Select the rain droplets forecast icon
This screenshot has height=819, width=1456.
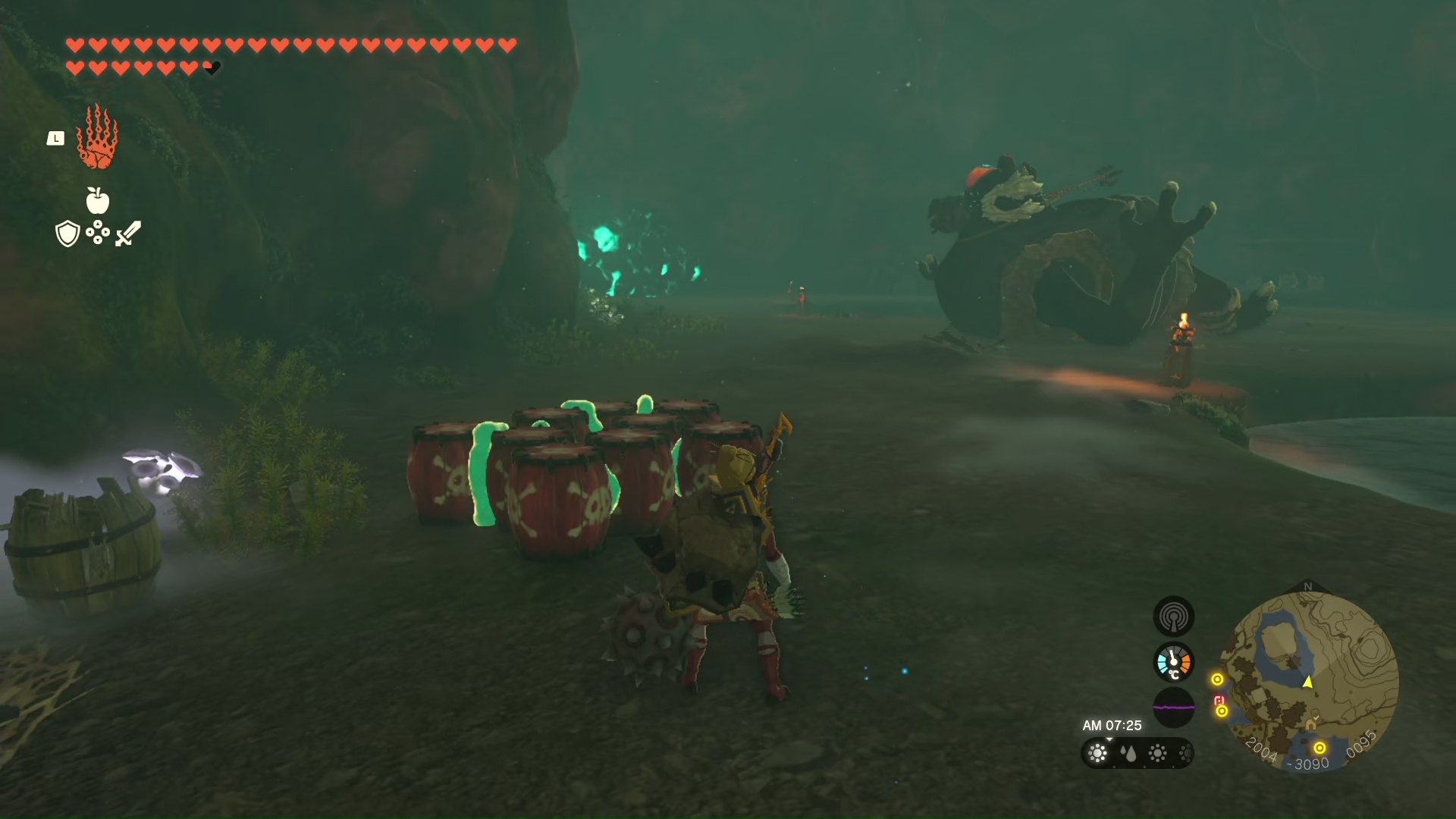tap(1128, 753)
